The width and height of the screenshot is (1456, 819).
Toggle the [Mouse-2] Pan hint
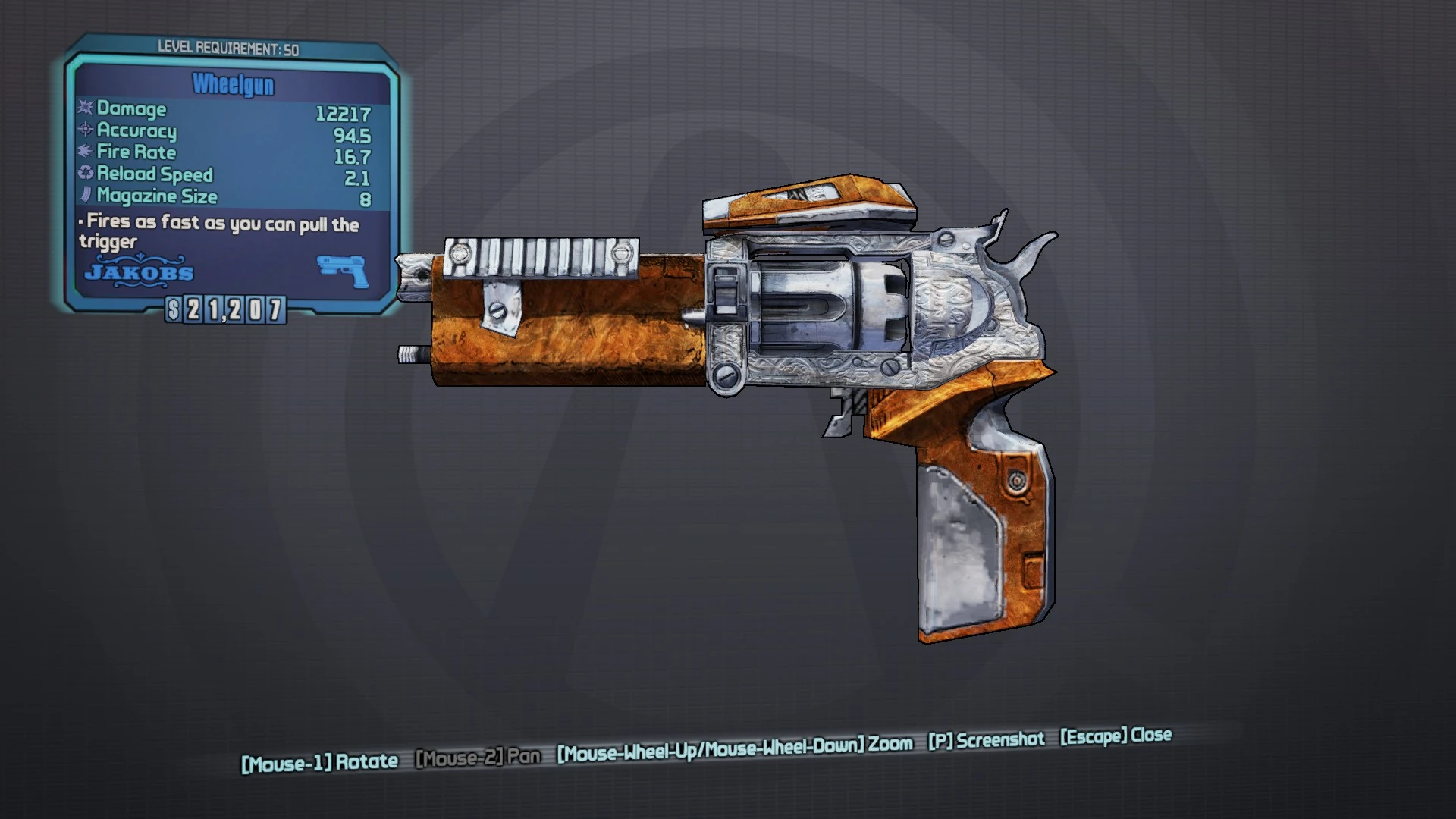tap(479, 755)
